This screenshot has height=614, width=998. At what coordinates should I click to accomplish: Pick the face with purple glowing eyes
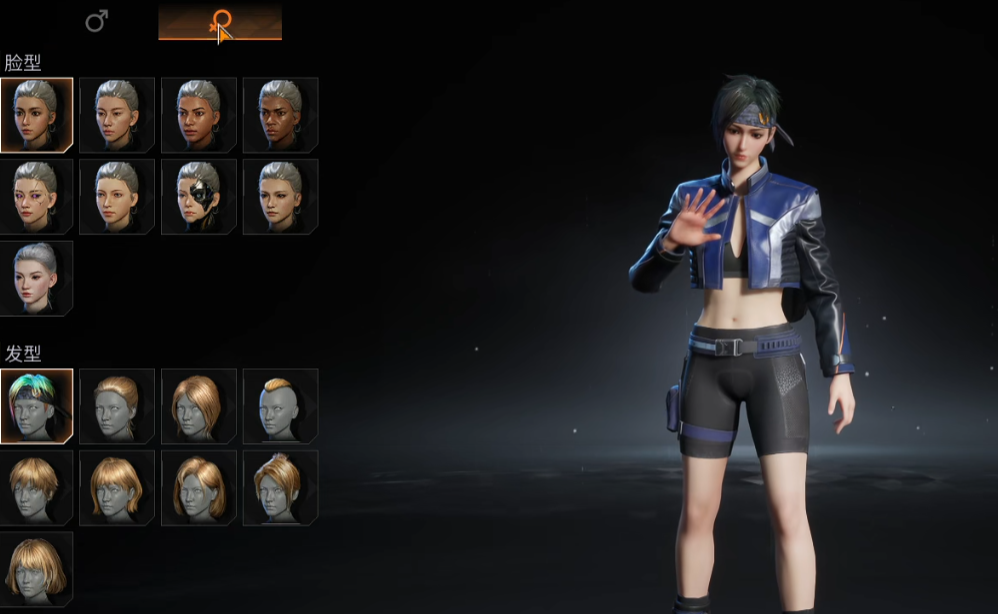point(36,196)
